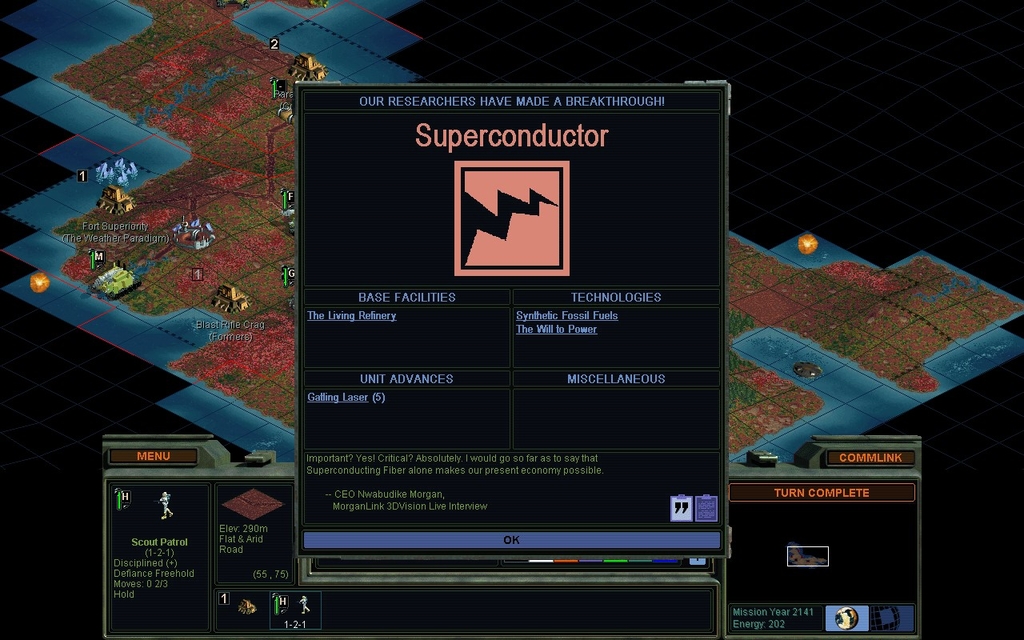Image resolution: width=1024 pixels, height=640 pixels.
Task: Open the COMMLINK panel
Action: [870, 458]
